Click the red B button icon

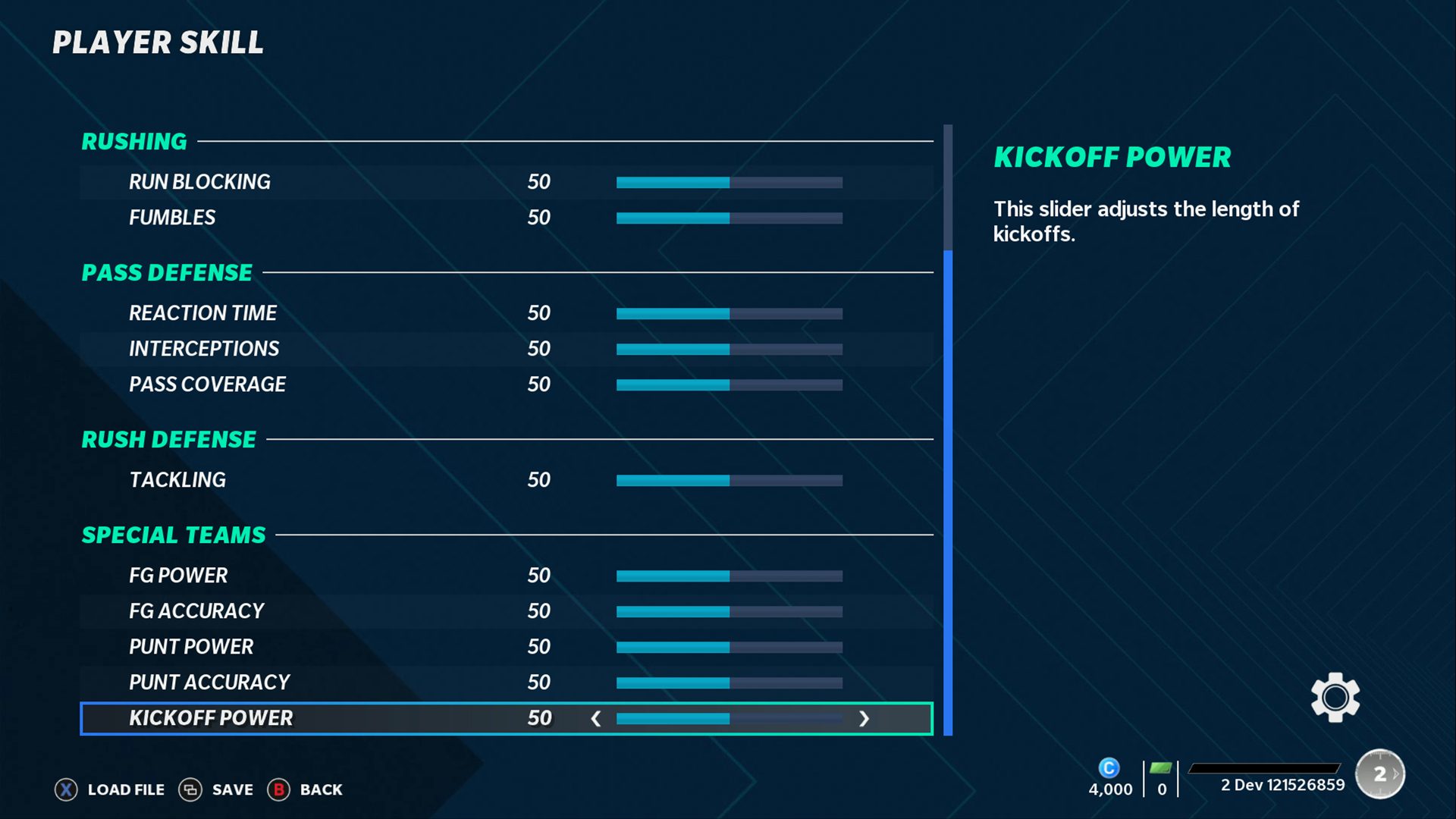(279, 789)
